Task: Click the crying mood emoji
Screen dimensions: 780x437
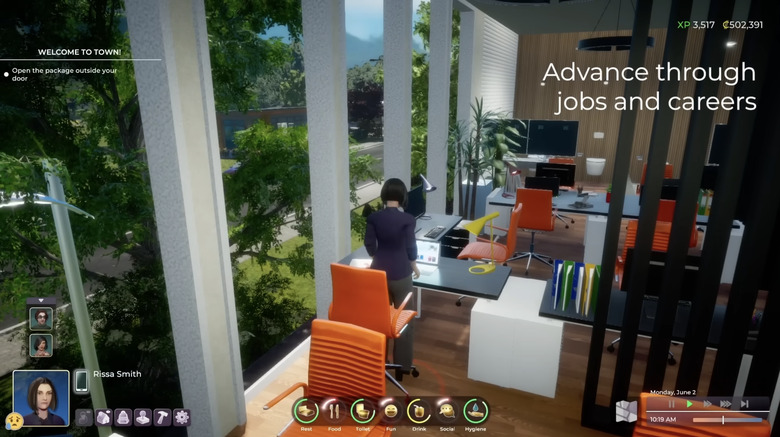Action: click(x=13, y=420)
